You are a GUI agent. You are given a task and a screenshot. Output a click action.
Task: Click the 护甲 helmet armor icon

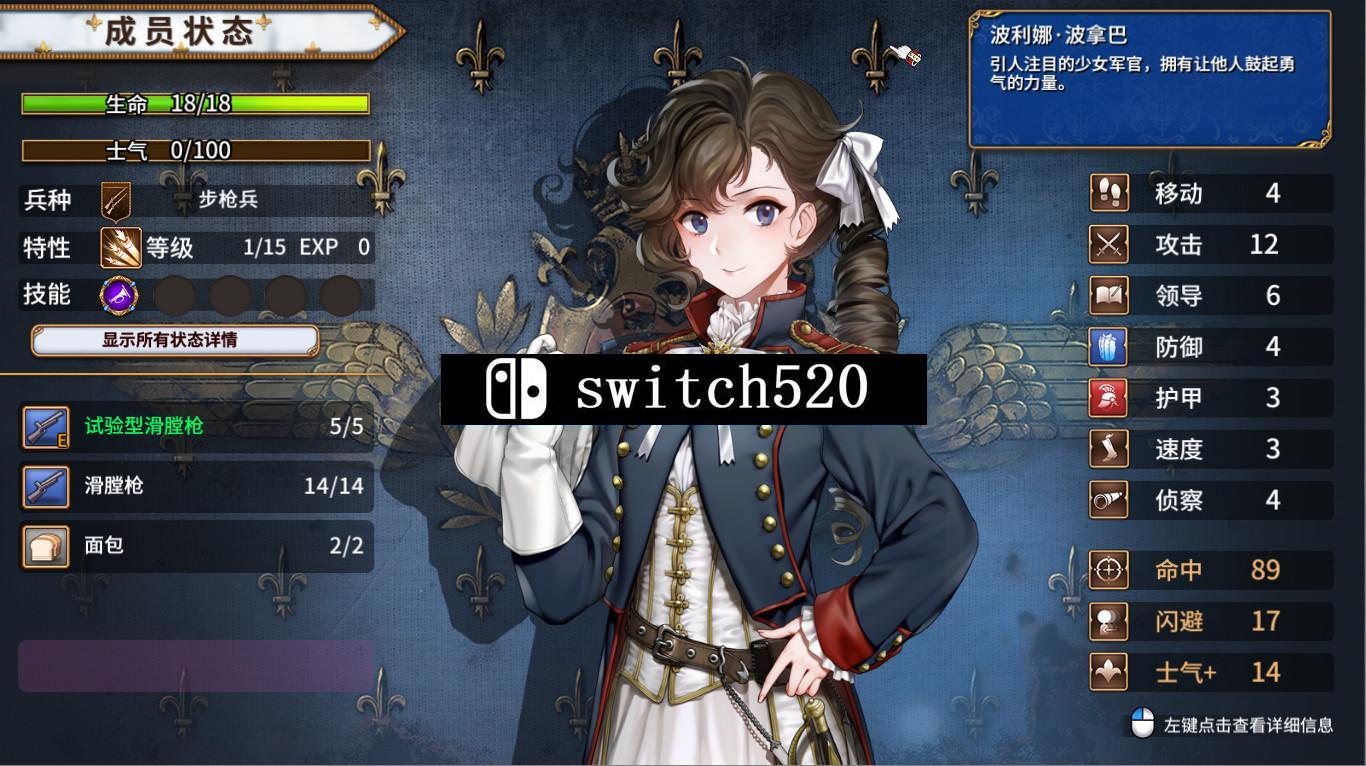1108,397
